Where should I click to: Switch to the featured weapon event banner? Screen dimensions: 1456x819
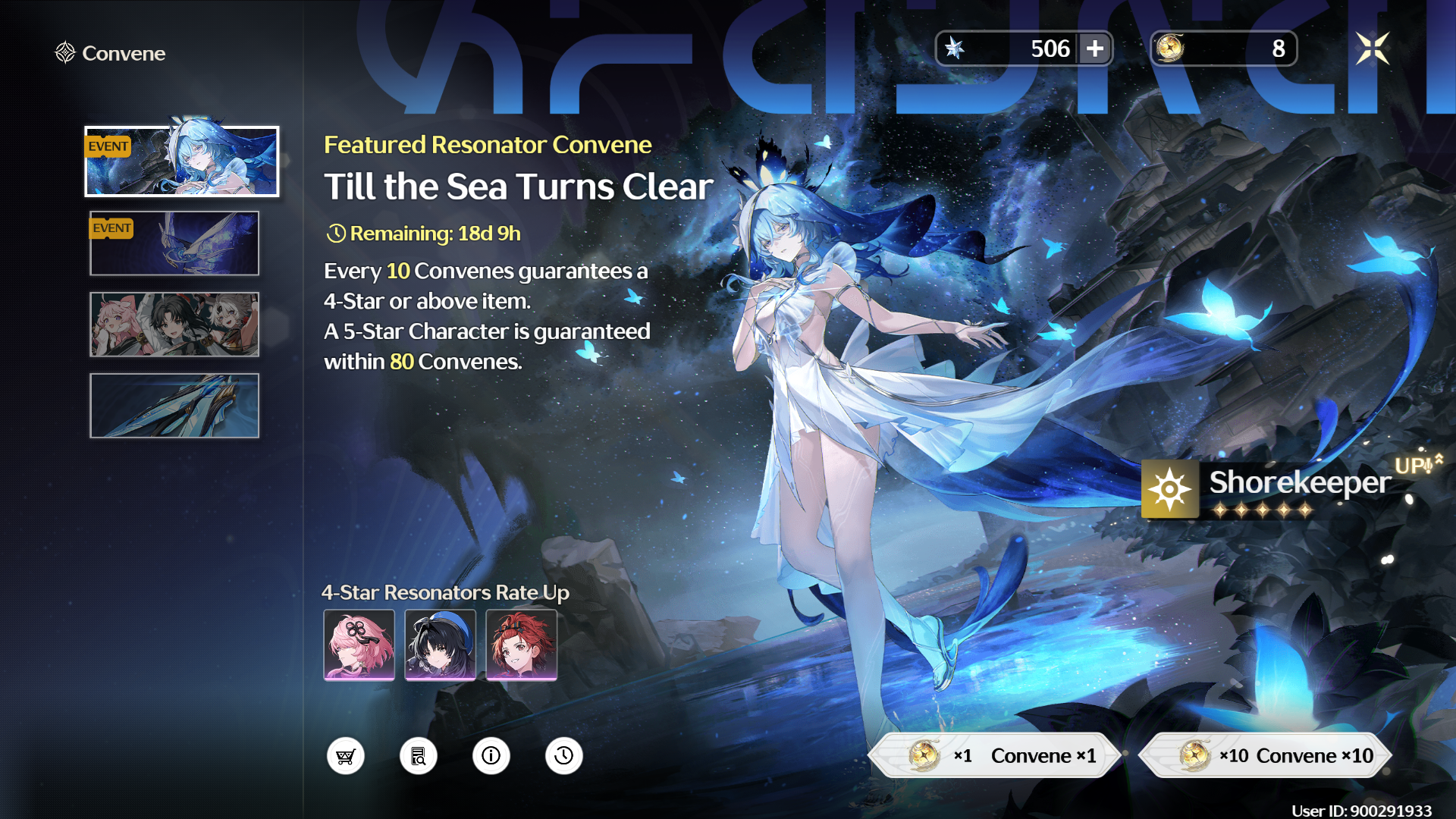pos(174,243)
